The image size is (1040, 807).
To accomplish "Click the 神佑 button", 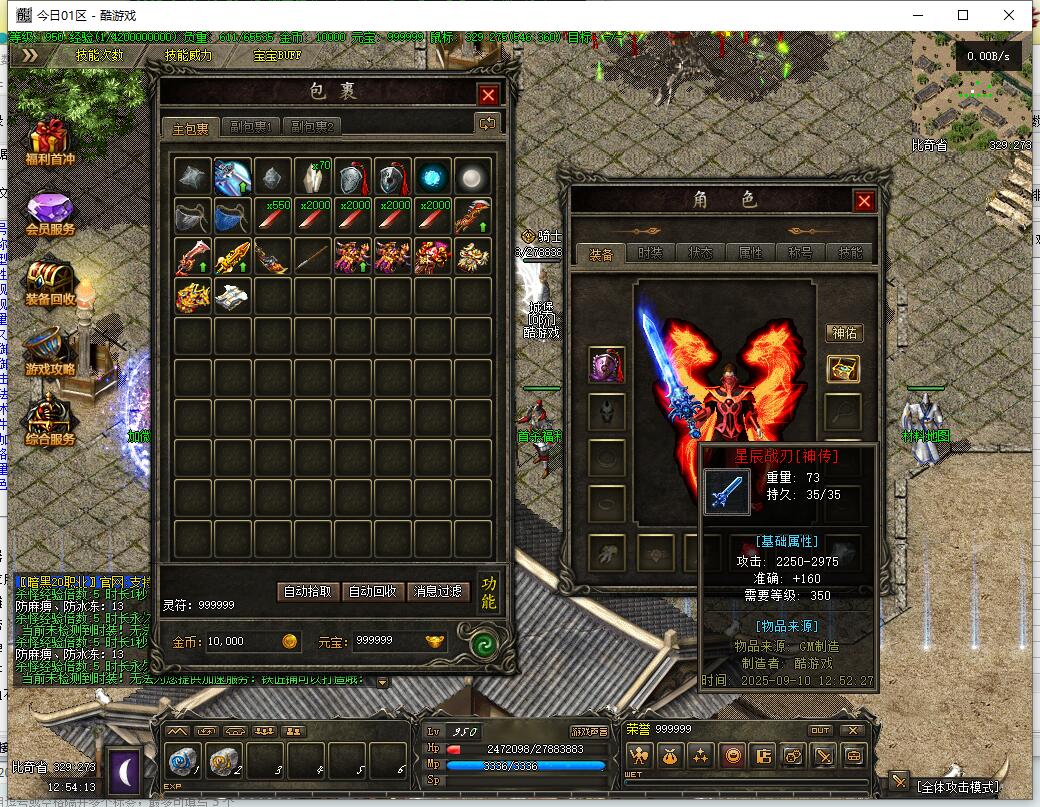I will (844, 333).
